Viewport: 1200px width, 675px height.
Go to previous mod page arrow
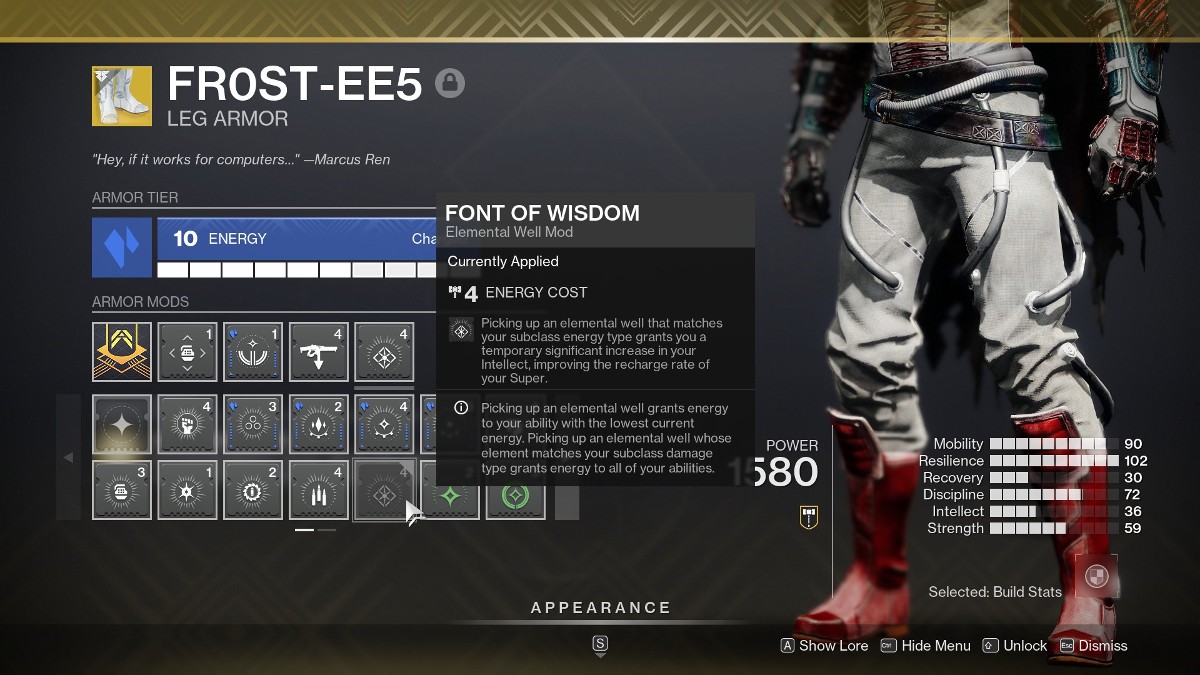[x=68, y=457]
